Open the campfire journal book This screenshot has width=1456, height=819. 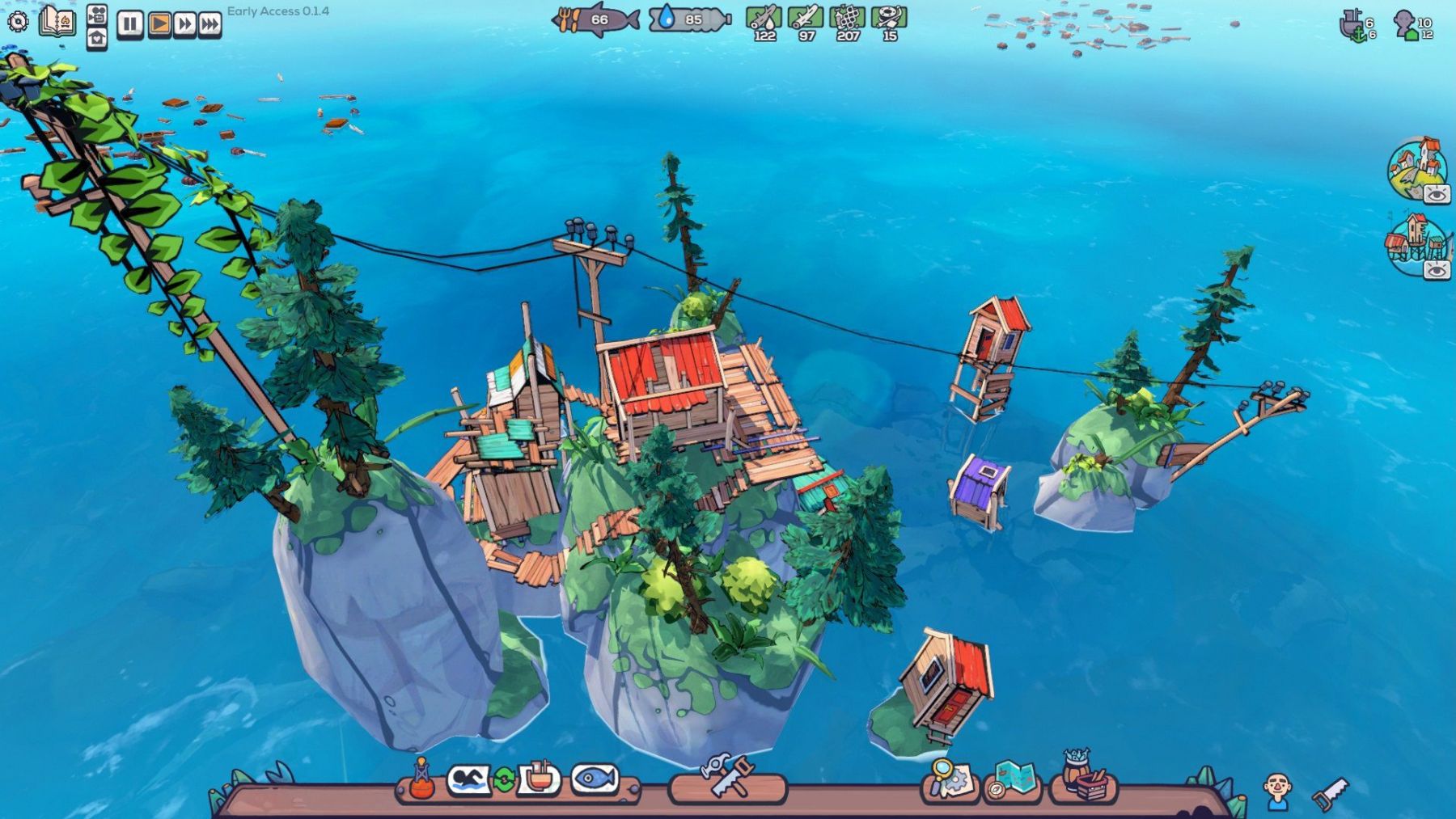(57, 22)
